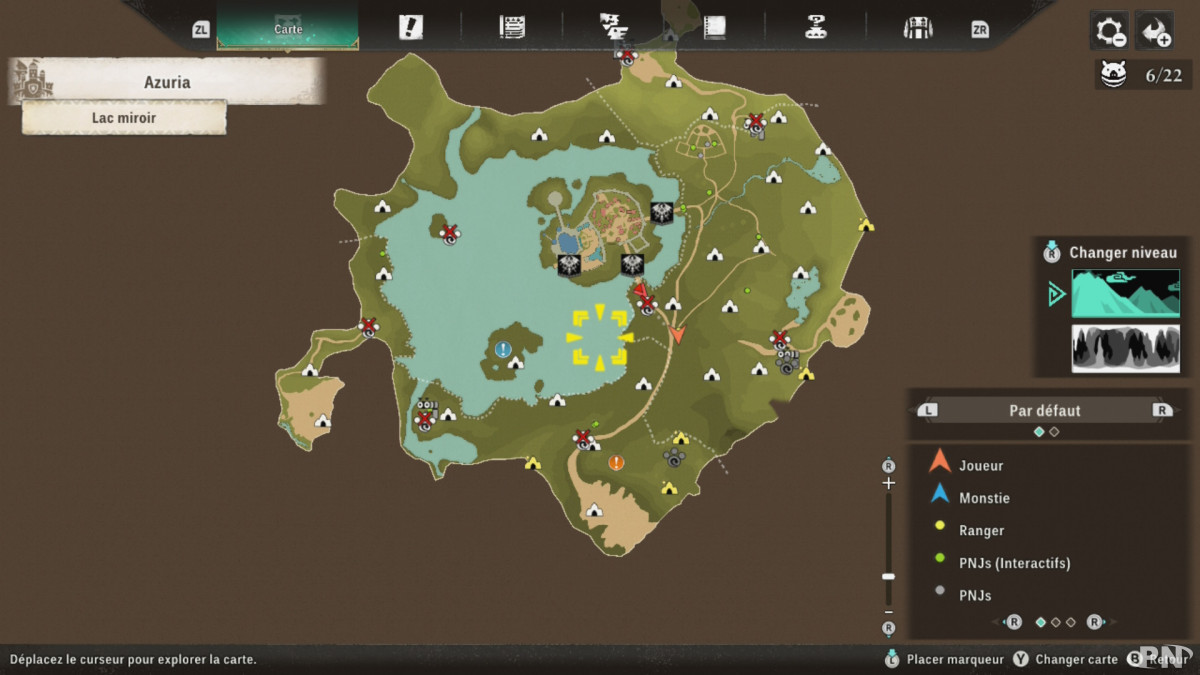Select the Monstie legend entry
1200x675 pixels.
984,498
